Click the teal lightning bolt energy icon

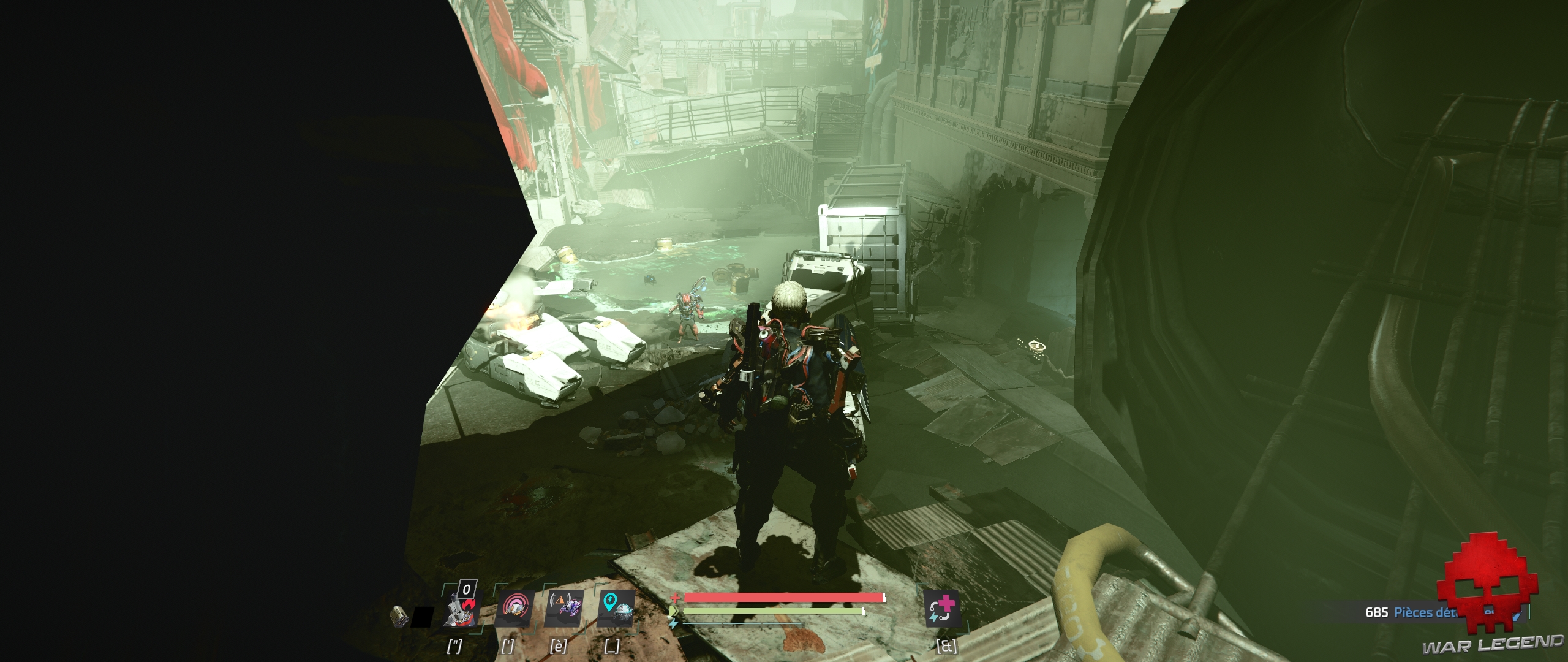[675, 622]
